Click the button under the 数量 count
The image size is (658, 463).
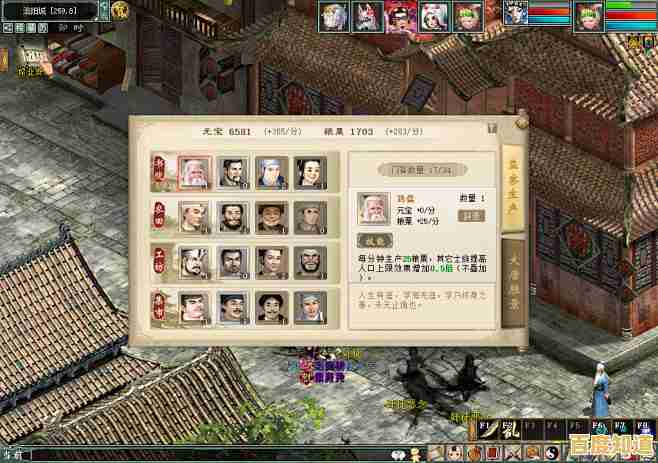tap(472, 215)
